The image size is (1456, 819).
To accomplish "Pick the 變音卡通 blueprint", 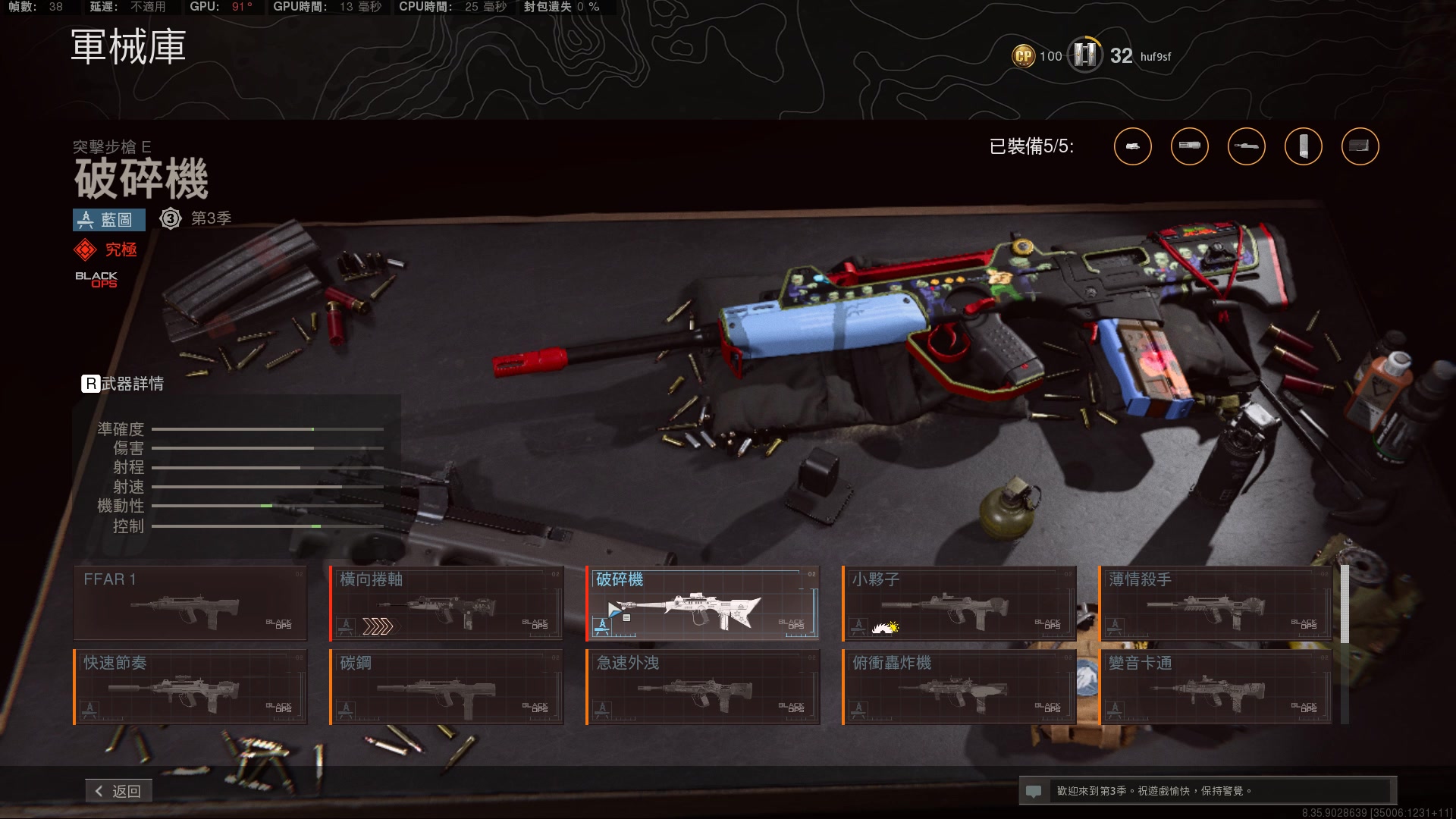I will 1216,686.
